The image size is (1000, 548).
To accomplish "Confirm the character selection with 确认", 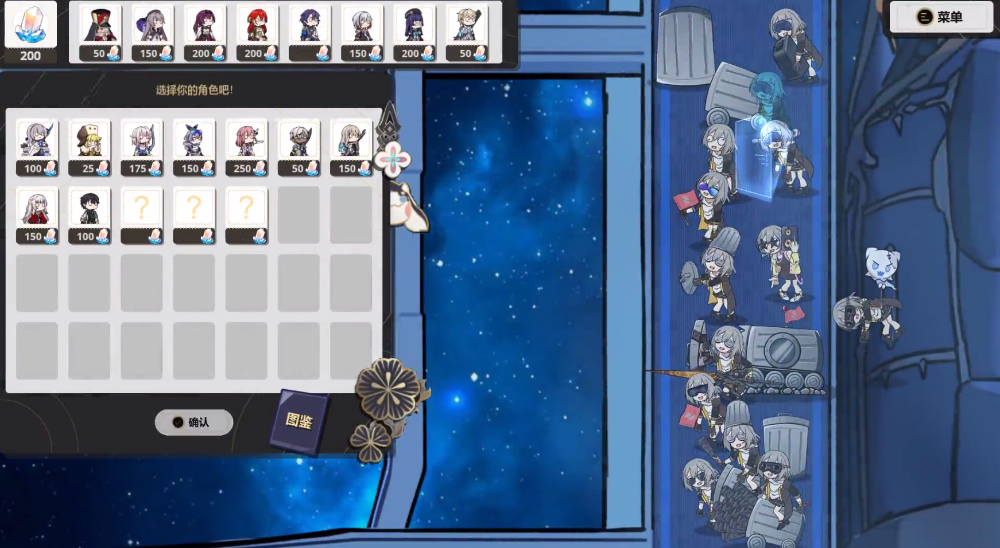I will point(194,422).
